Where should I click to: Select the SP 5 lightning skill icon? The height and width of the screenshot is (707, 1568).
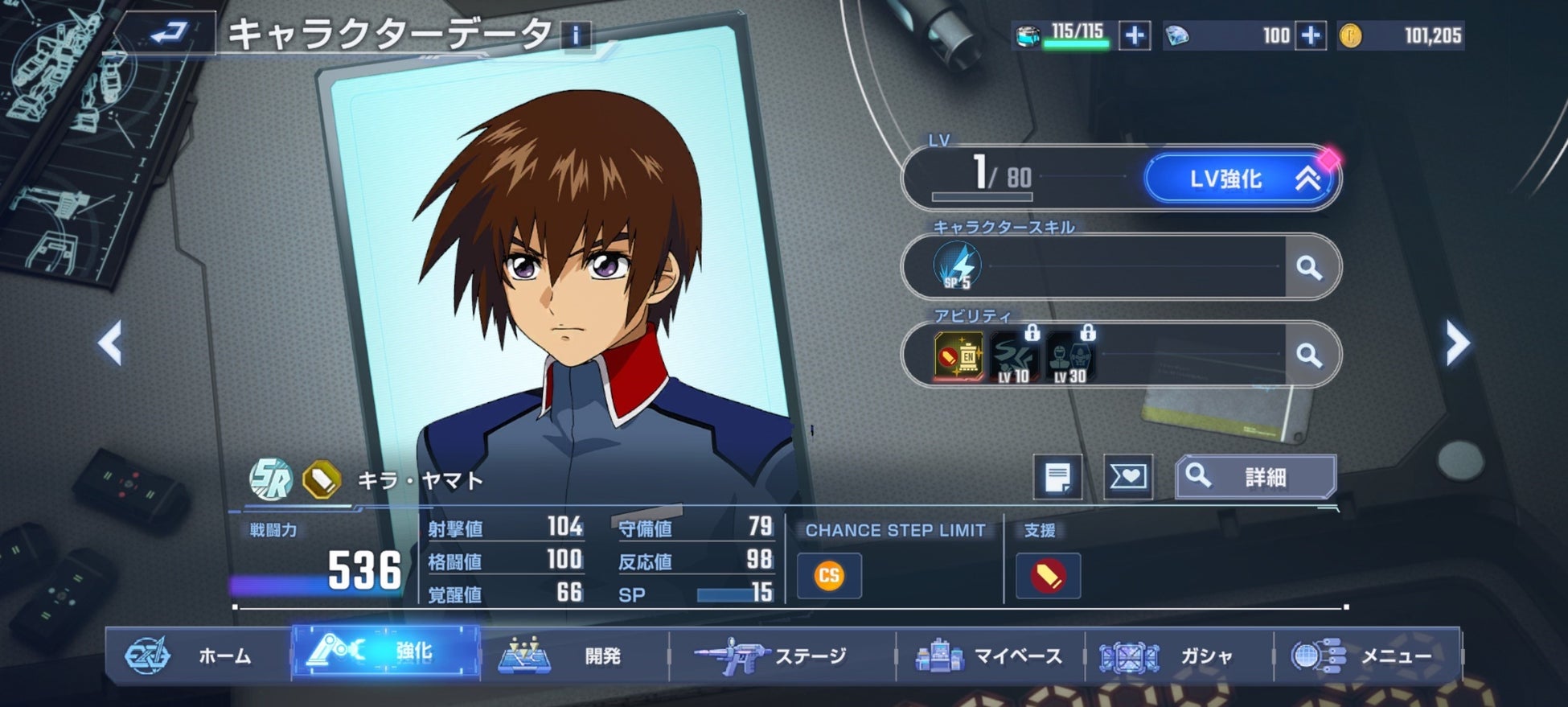pyautogui.click(x=958, y=266)
